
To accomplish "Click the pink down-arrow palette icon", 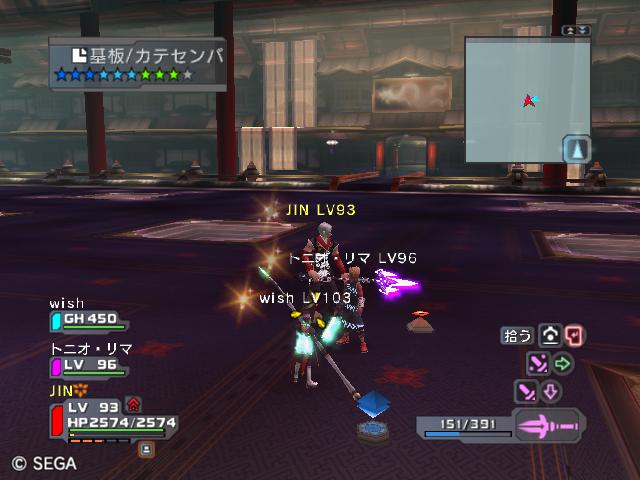I will pos(551,391).
